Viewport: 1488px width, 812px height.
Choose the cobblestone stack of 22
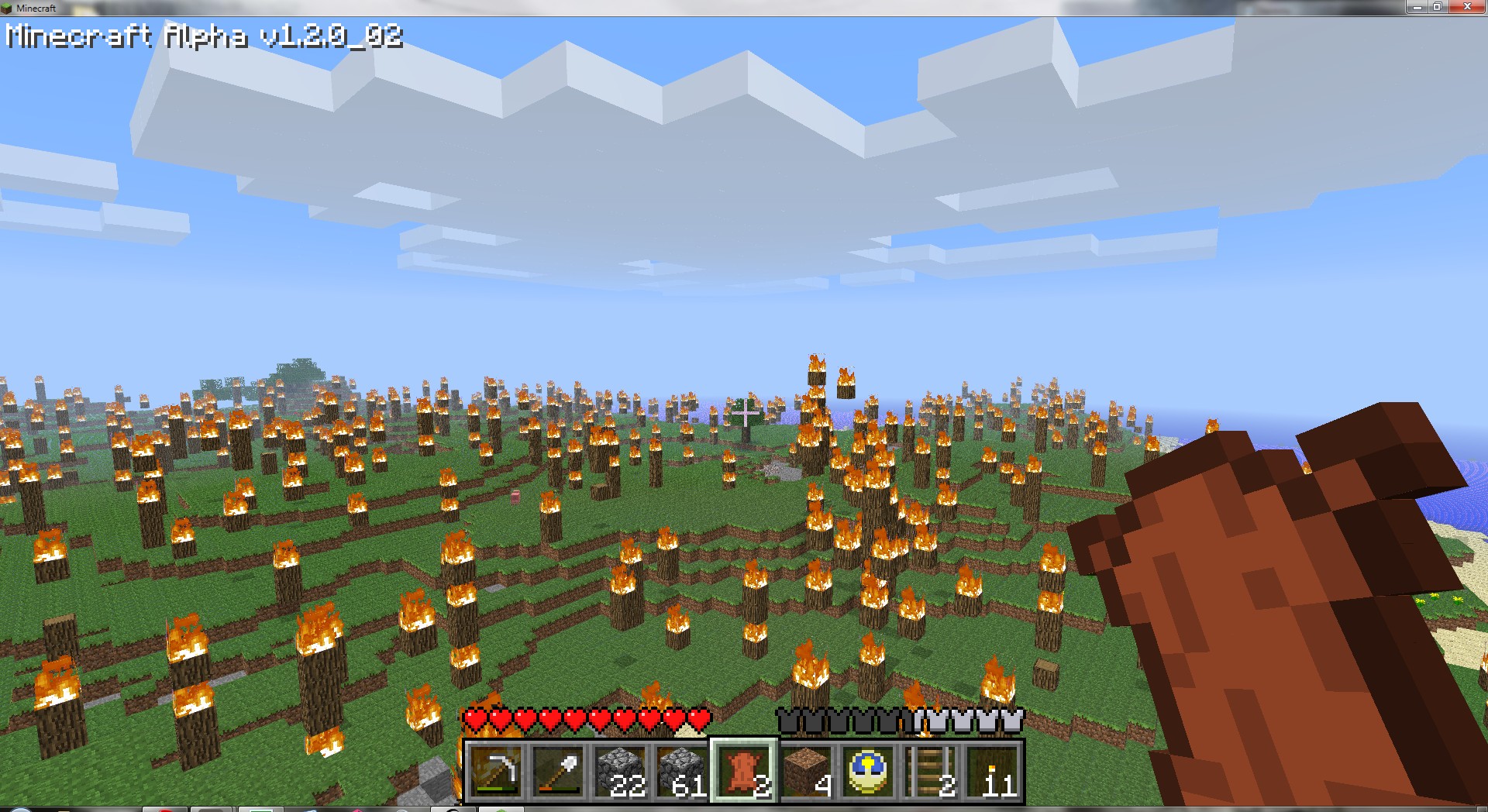click(620, 771)
